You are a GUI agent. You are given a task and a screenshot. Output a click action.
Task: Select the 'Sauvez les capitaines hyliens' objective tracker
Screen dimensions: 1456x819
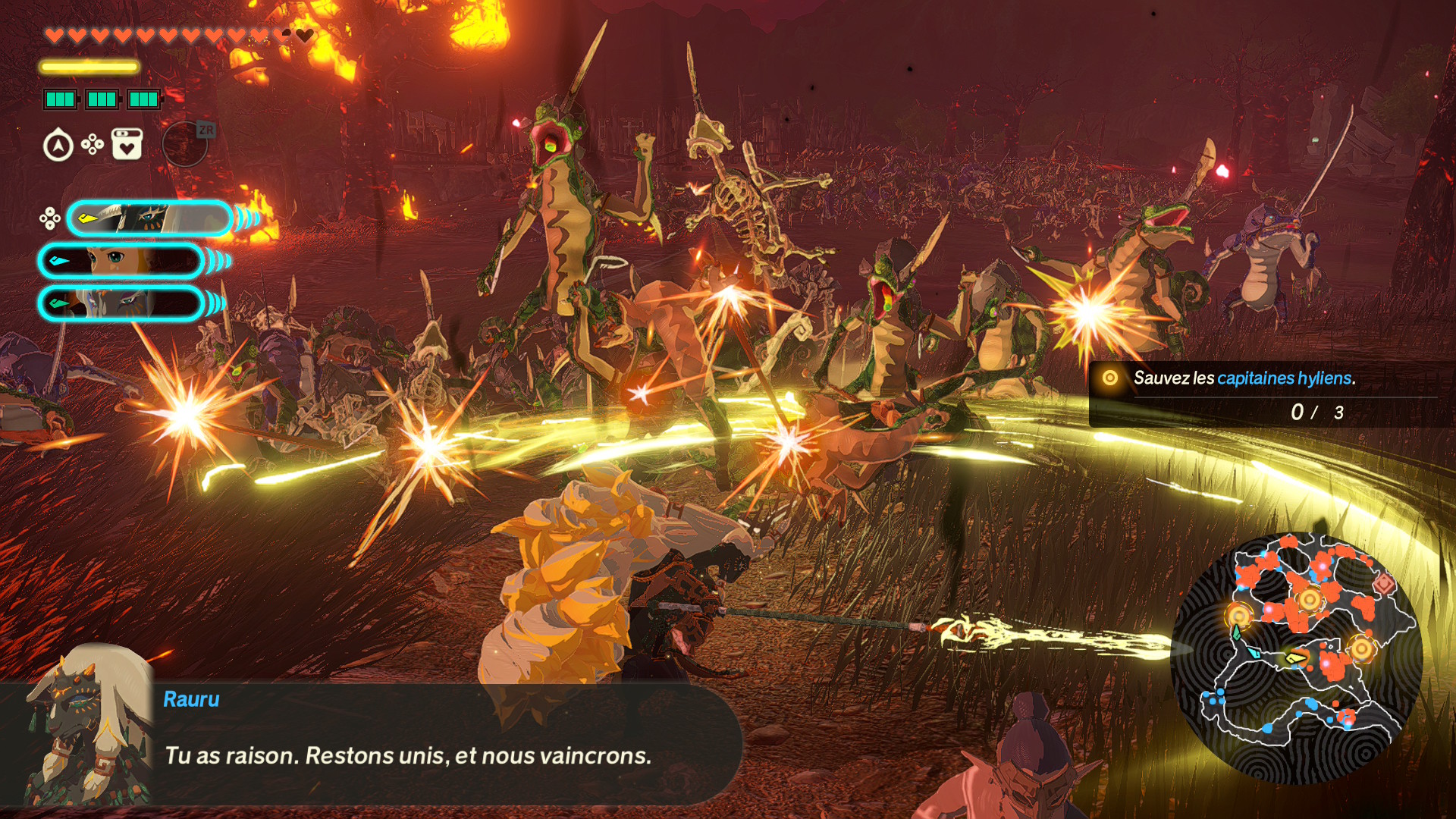pyautogui.click(x=1263, y=394)
